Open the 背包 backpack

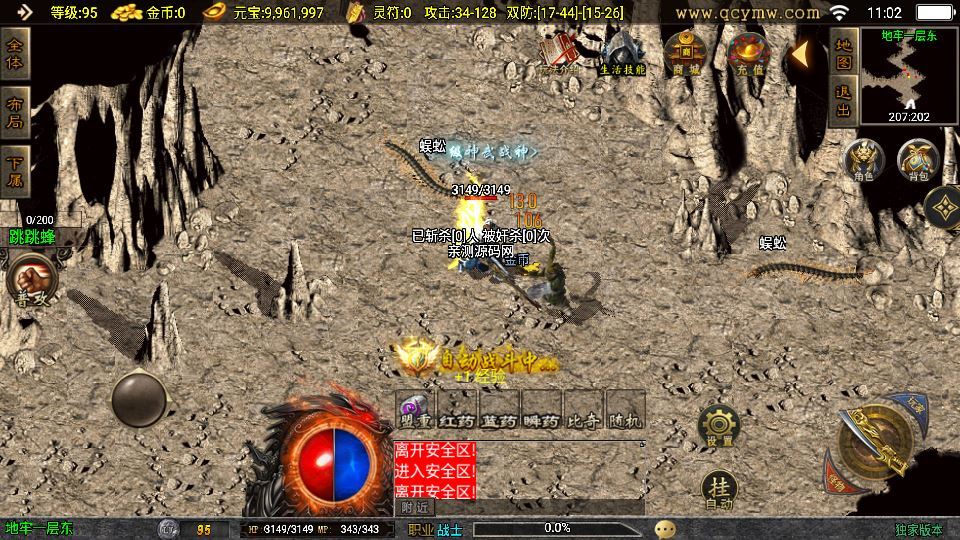[915, 160]
